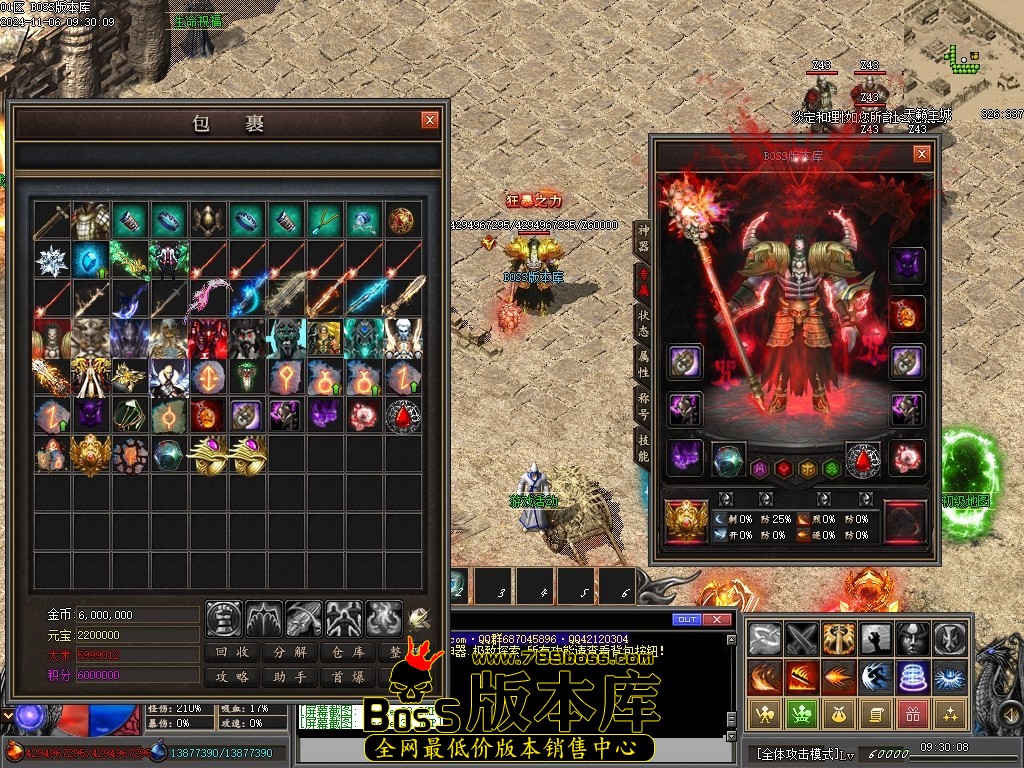Click the 回收 recycle button
This screenshot has height=768, width=1024.
[233, 652]
